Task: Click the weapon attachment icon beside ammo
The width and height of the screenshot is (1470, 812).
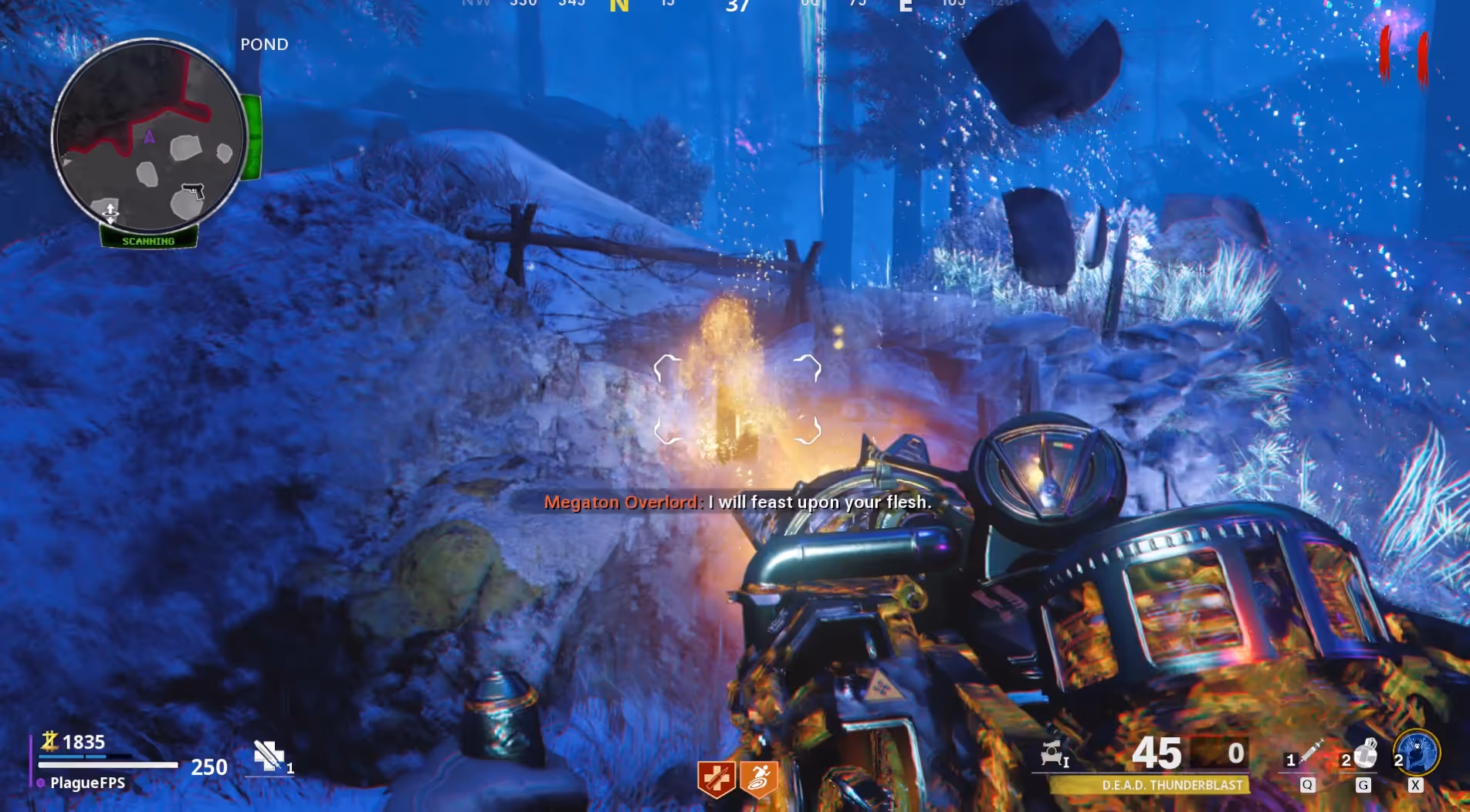Action: coord(1054,753)
